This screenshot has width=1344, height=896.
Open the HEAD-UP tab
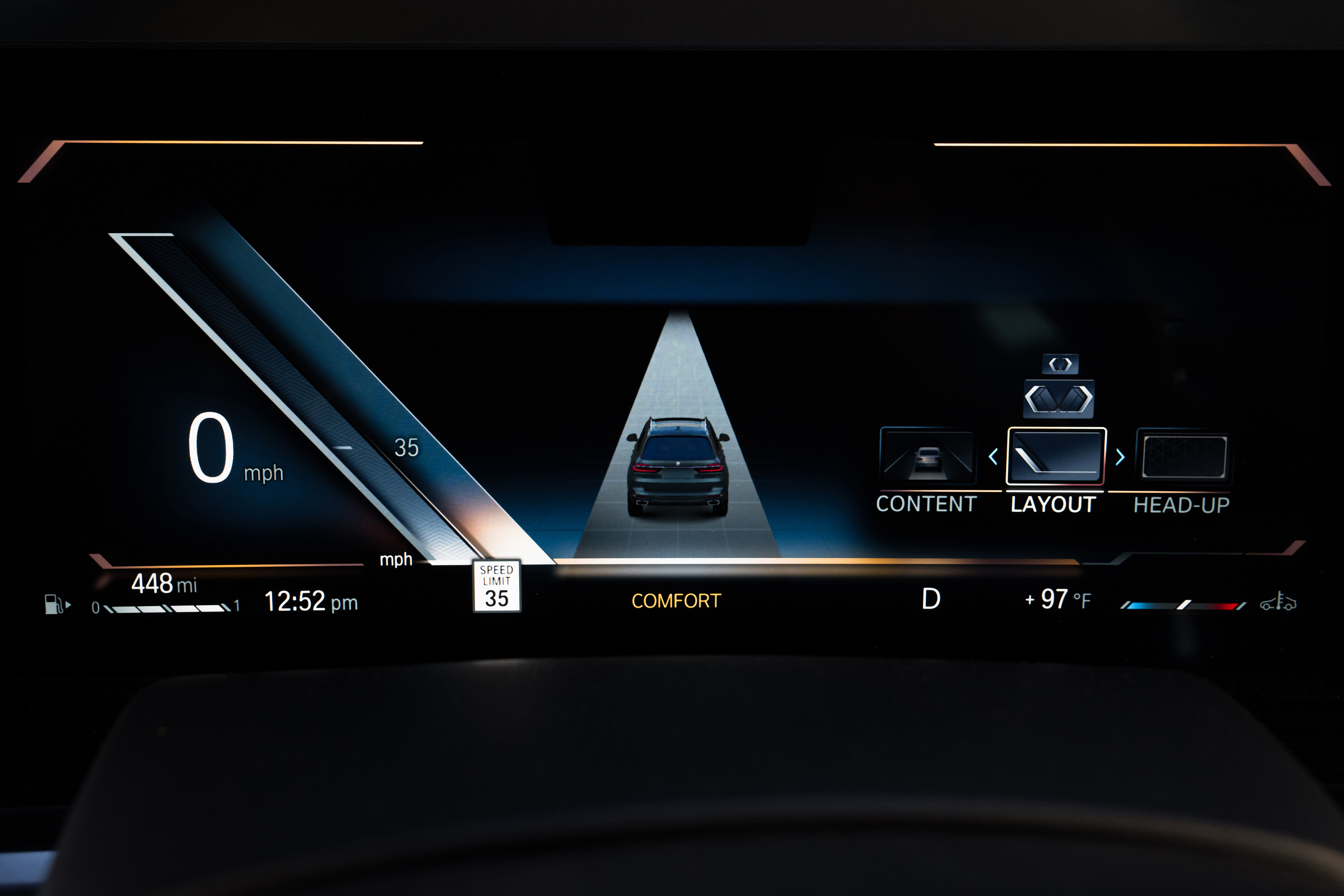(x=1181, y=505)
